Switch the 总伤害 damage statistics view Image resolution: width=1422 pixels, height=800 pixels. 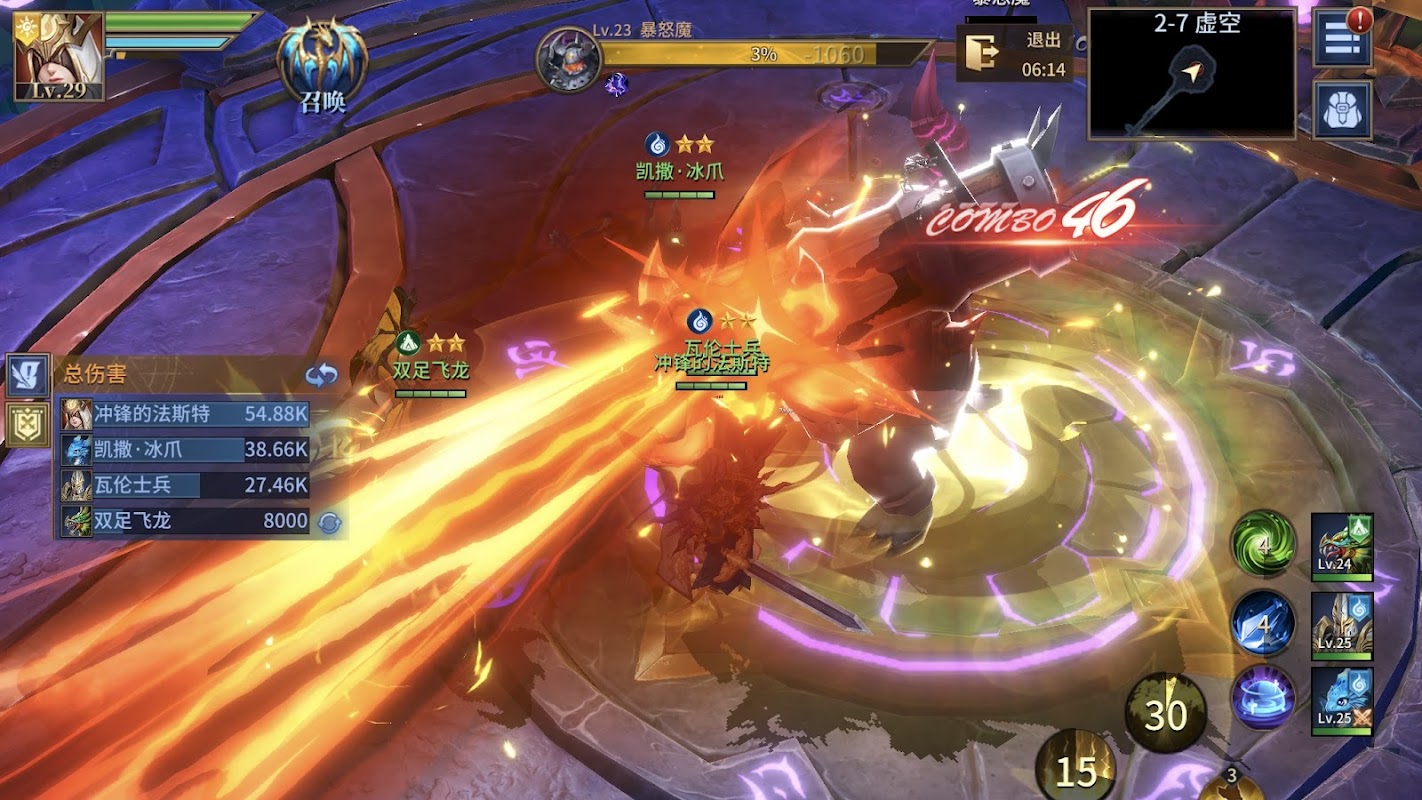pyautogui.click(x=322, y=375)
